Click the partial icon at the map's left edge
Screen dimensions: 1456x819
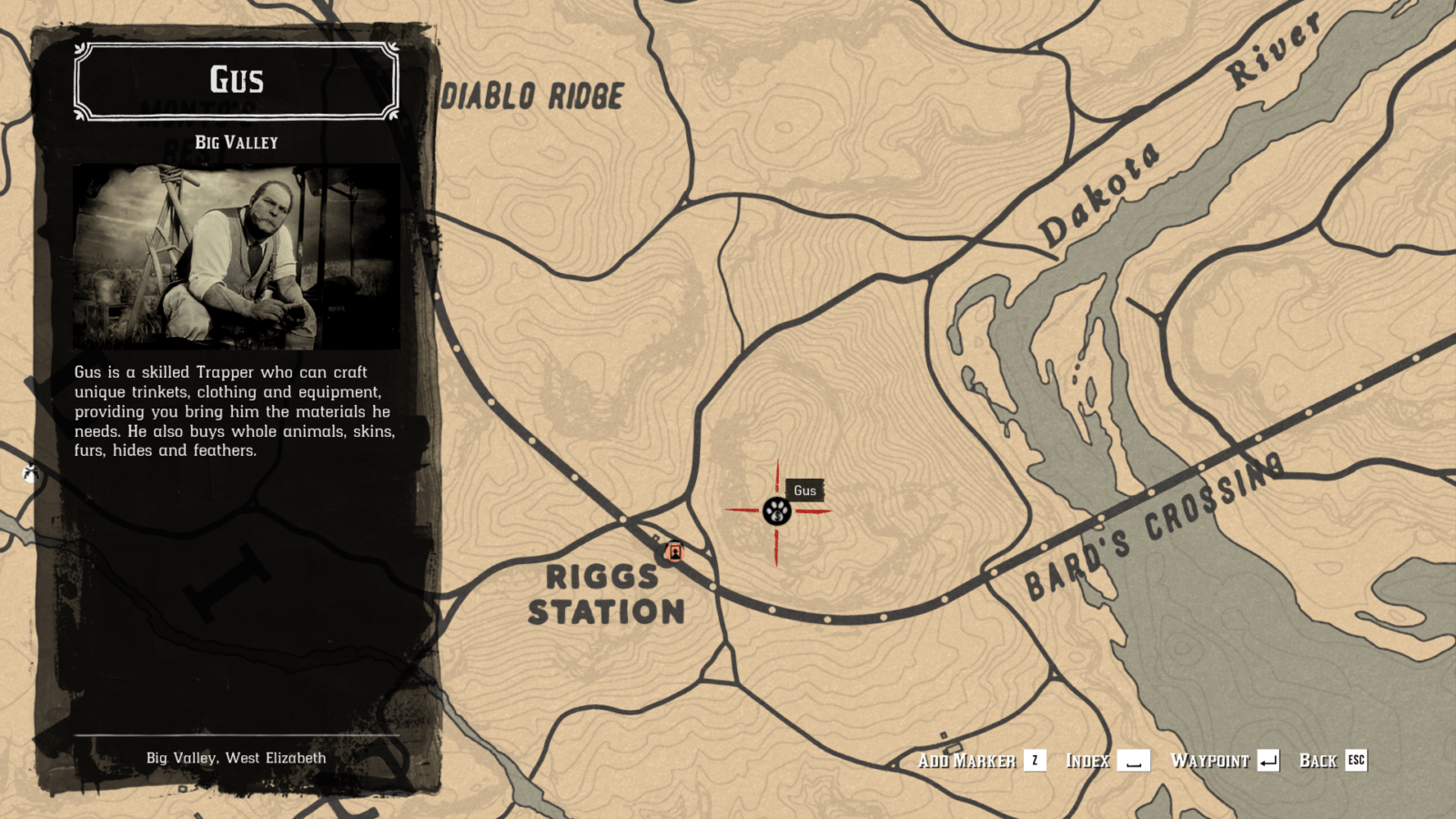click(30, 474)
